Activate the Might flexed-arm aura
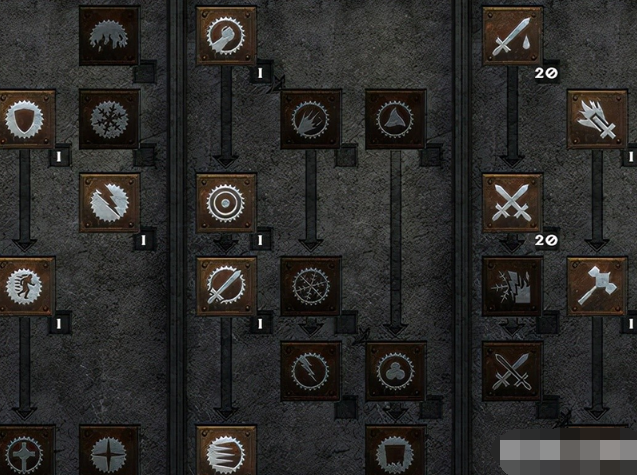Screen dimensions: 637x475 (226, 36)
